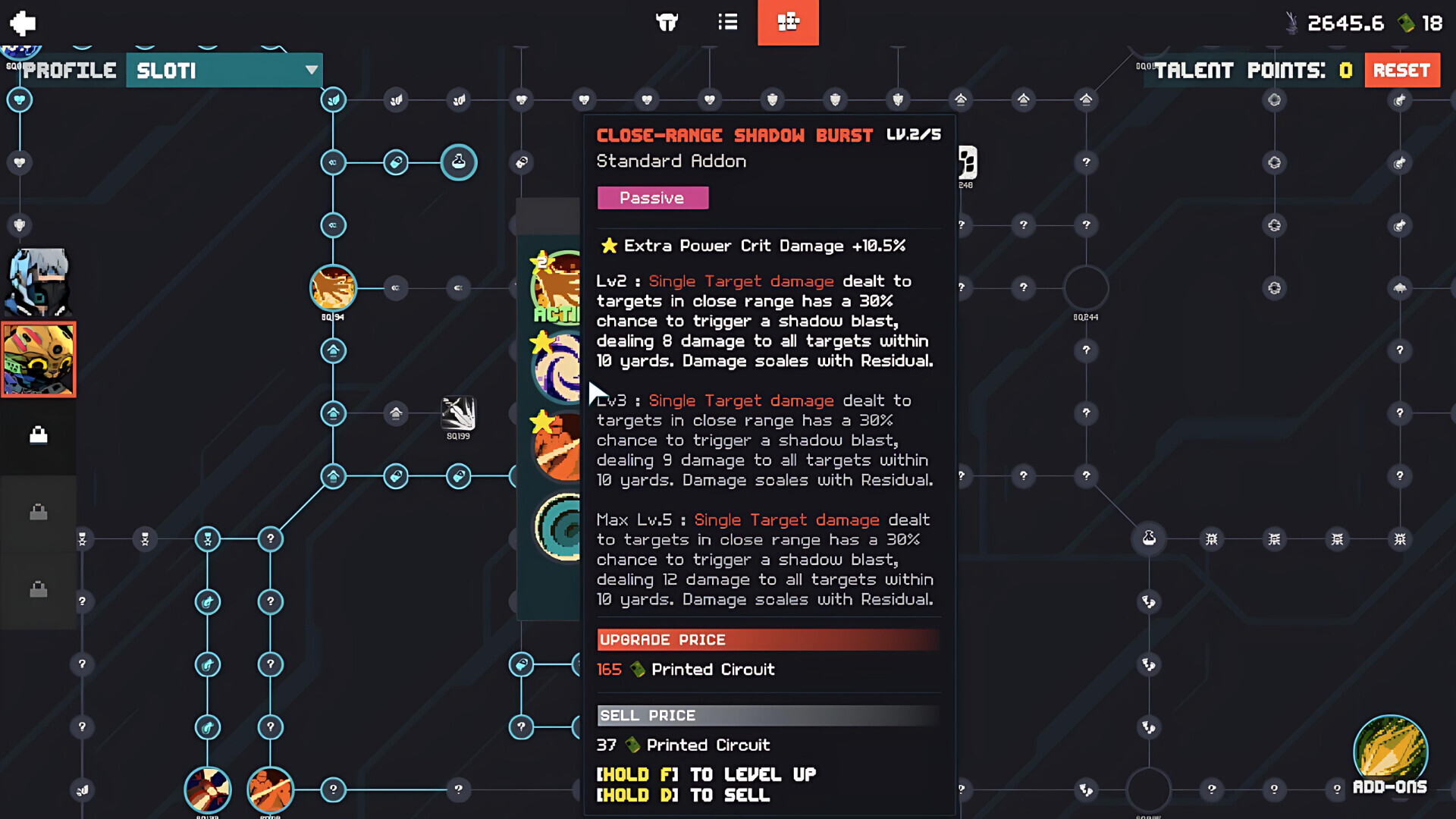
Task: Click the RESET talent points button
Action: [x=1402, y=70]
